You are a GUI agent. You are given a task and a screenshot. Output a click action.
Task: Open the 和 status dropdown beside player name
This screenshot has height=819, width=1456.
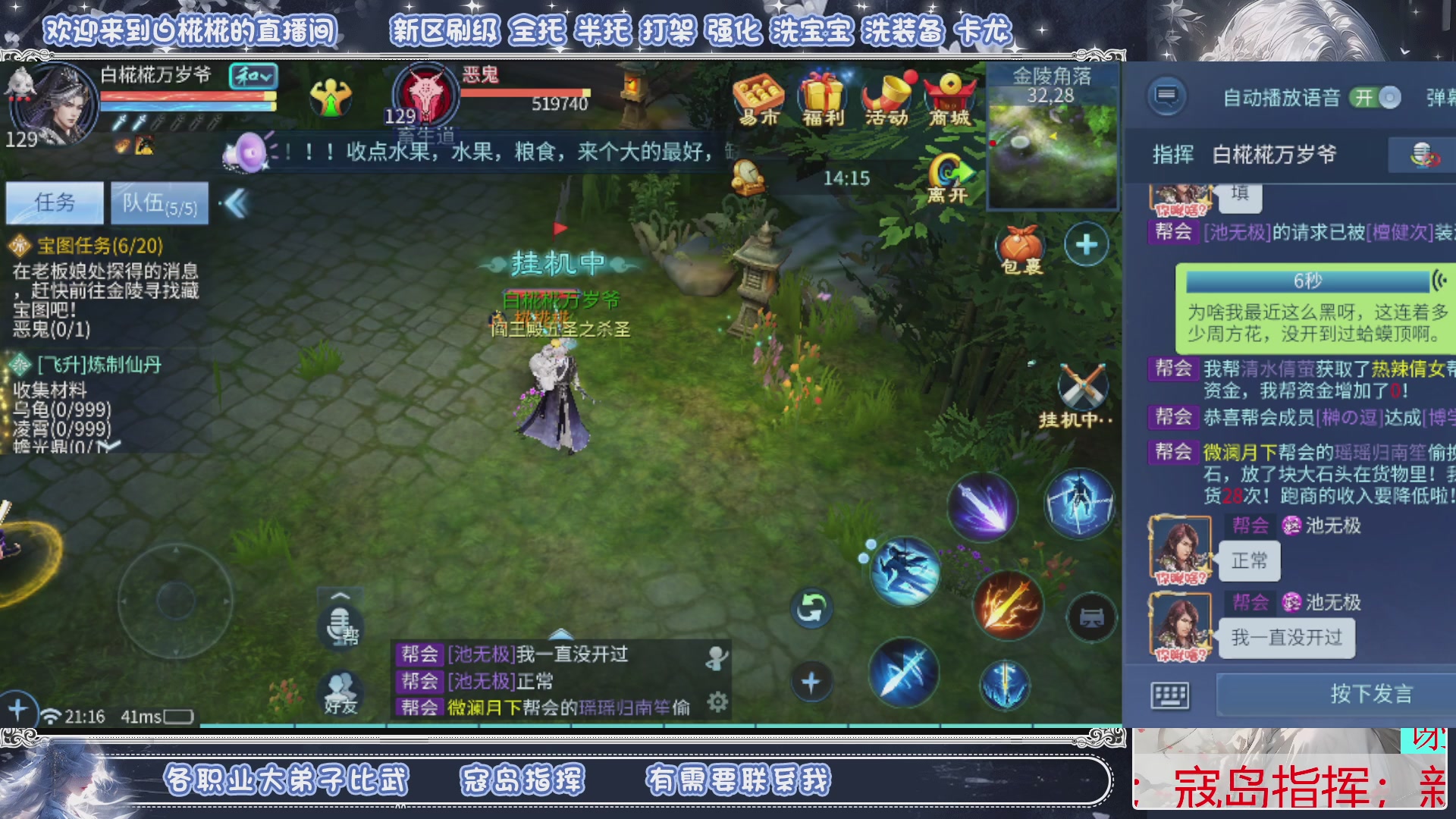click(x=256, y=77)
